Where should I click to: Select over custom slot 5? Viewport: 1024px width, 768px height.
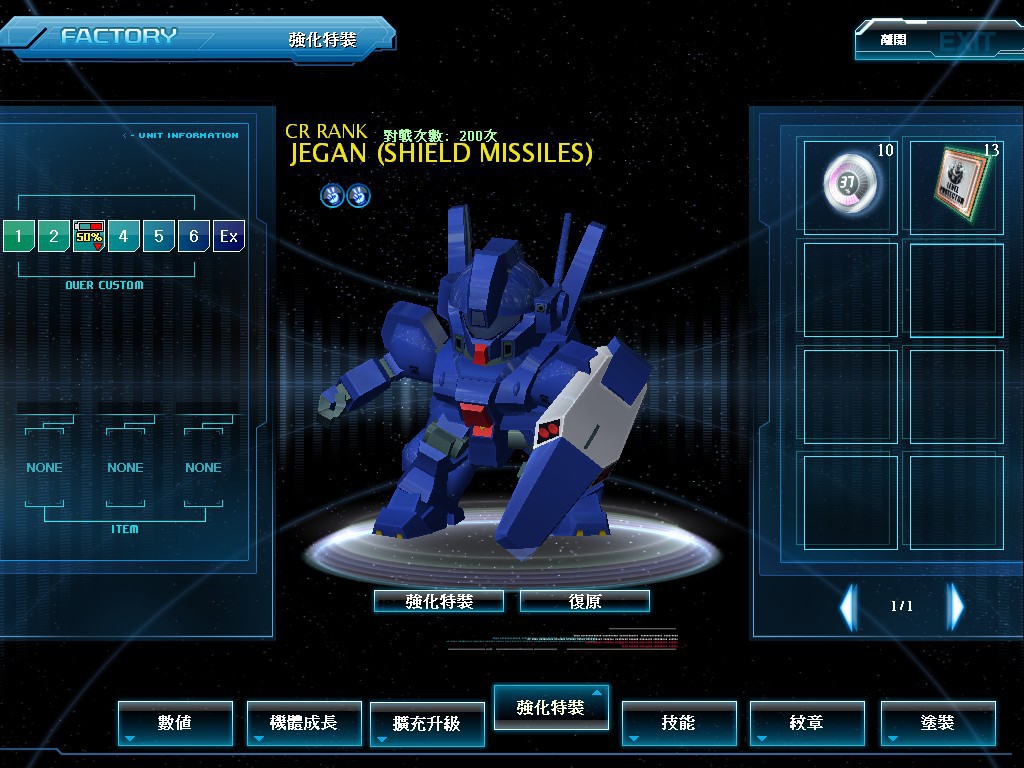(159, 236)
